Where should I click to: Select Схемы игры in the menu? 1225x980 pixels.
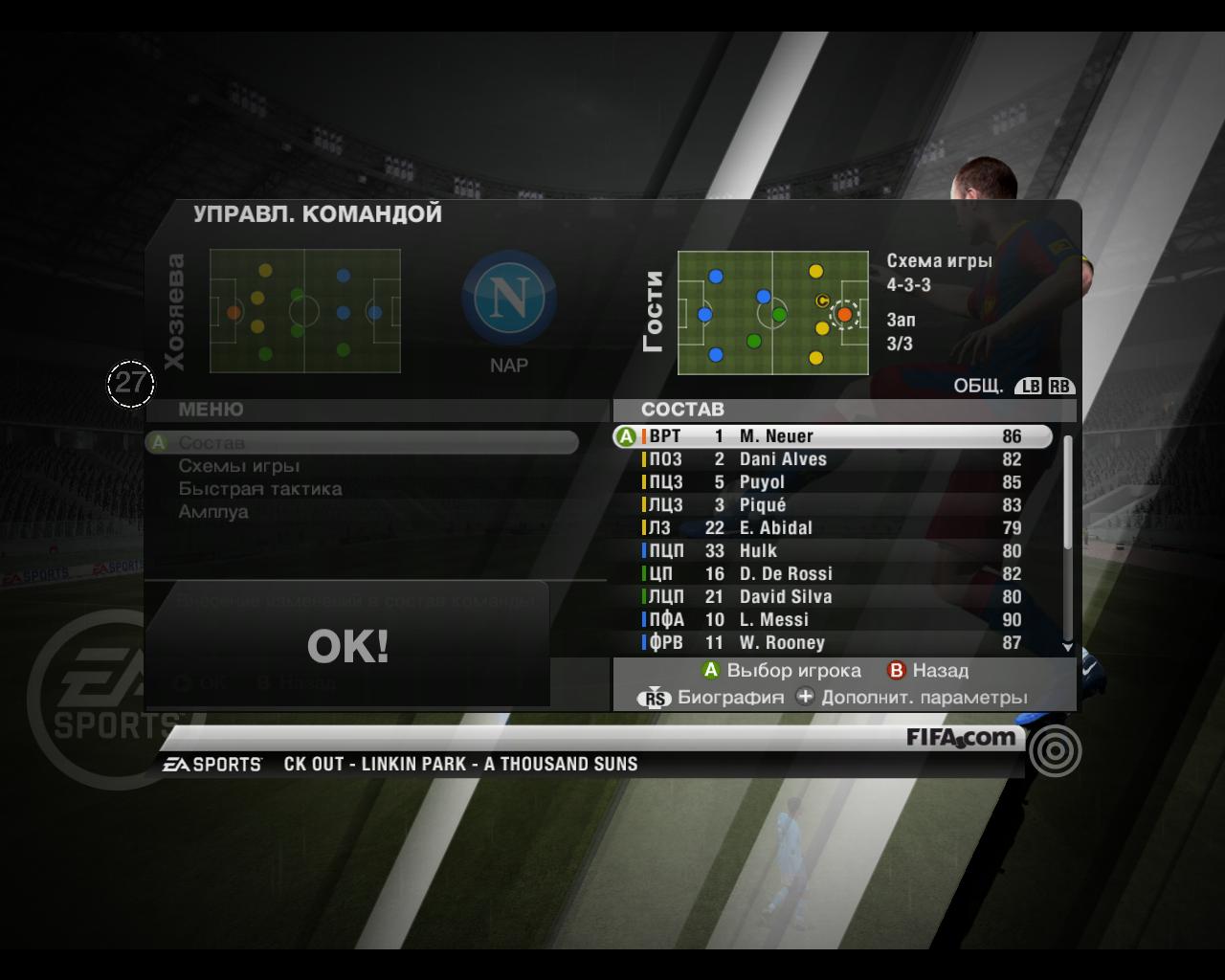239,466
